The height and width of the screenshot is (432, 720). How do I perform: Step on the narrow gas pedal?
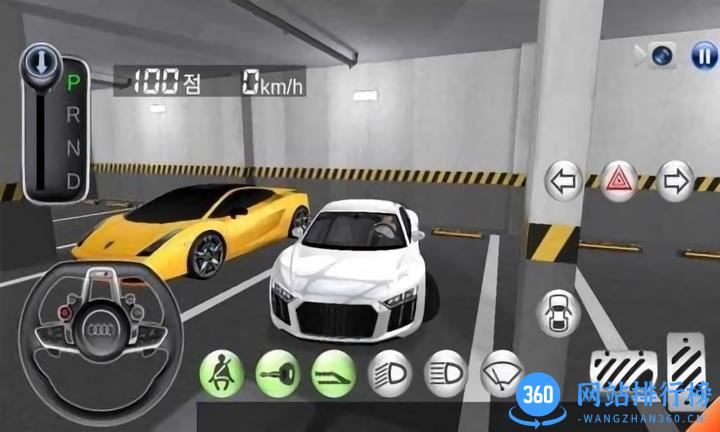tap(686, 360)
